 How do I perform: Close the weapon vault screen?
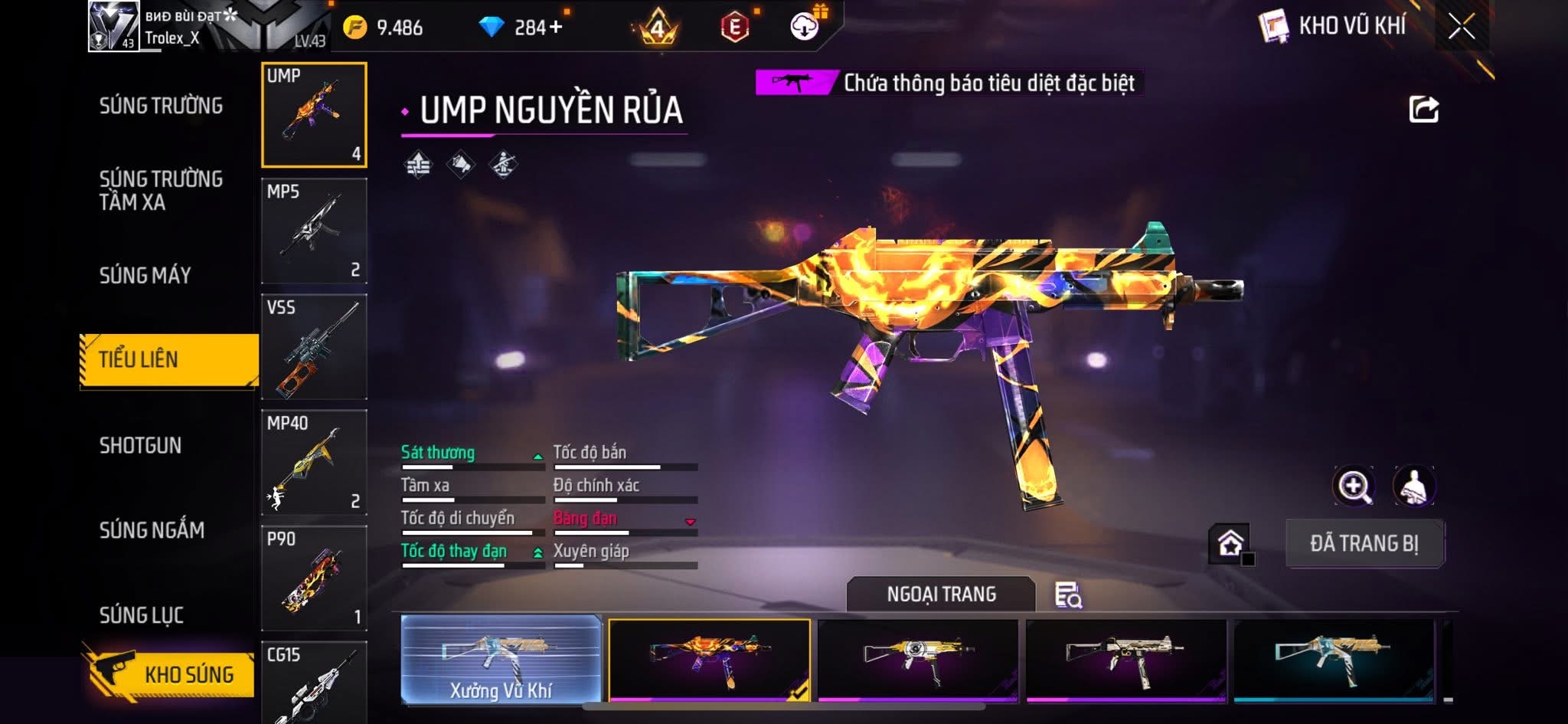coord(1461,28)
